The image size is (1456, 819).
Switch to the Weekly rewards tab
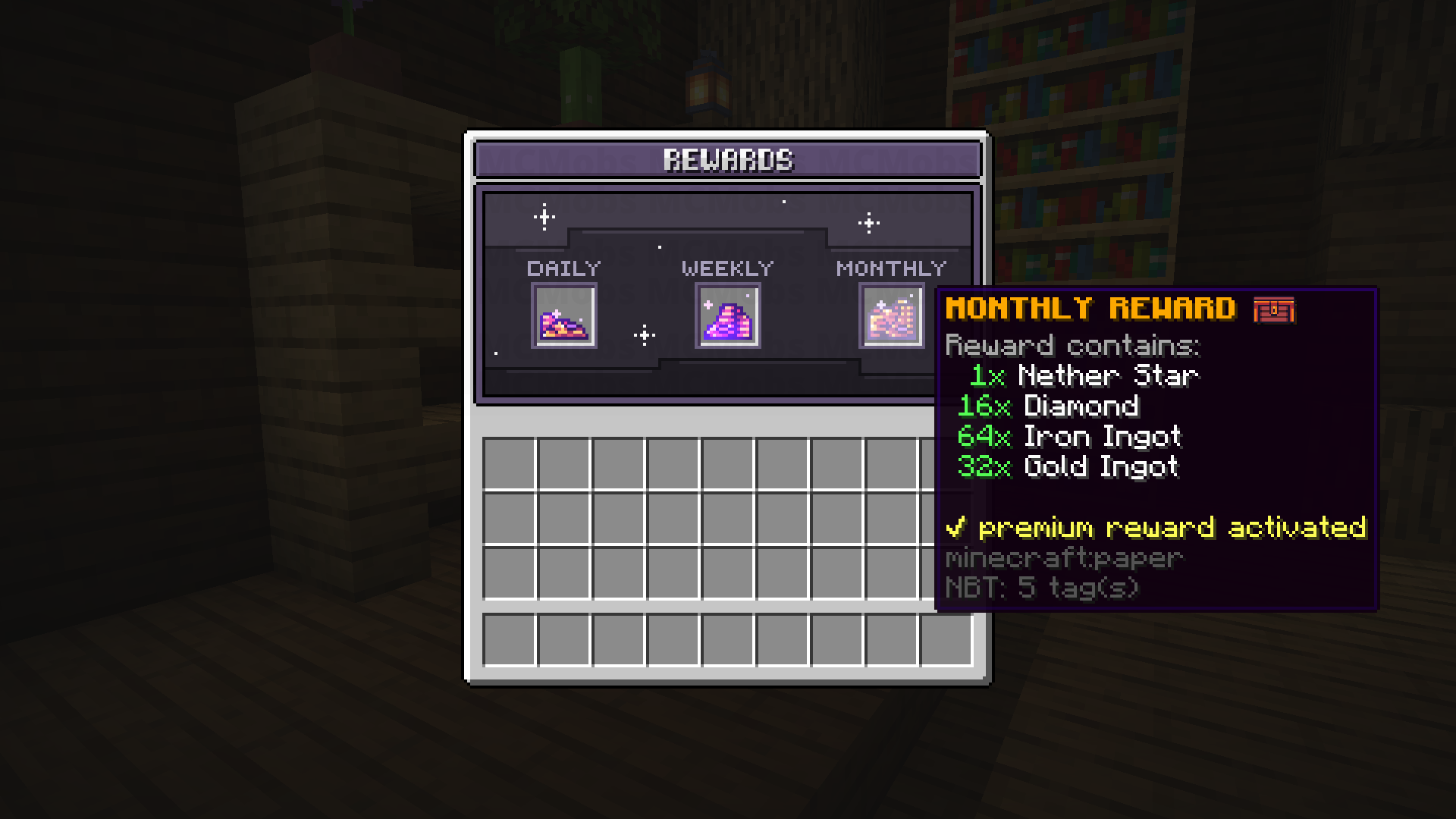[x=726, y=267]
